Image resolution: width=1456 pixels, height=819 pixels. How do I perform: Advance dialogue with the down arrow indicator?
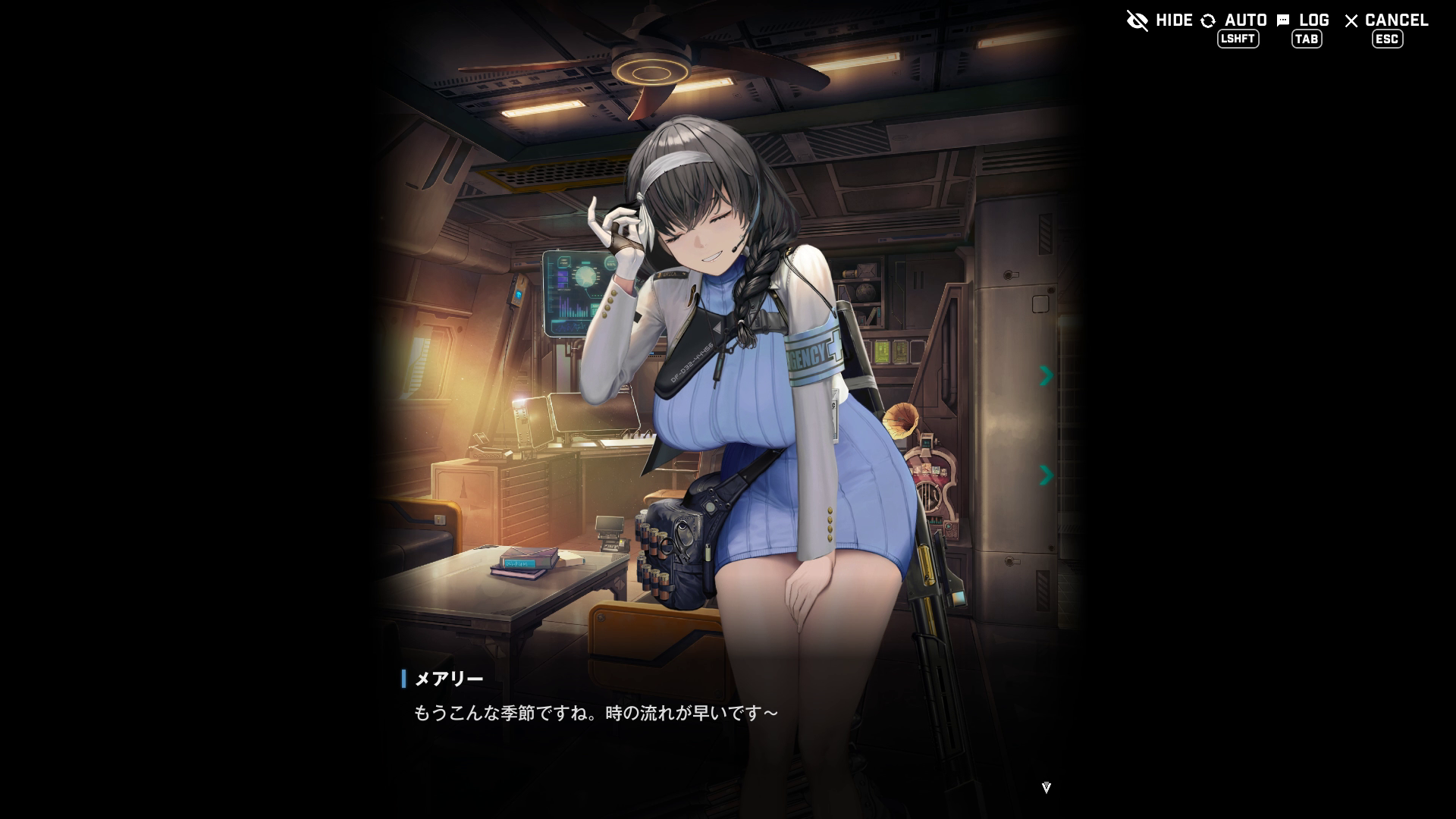[x=1046, y=788]
